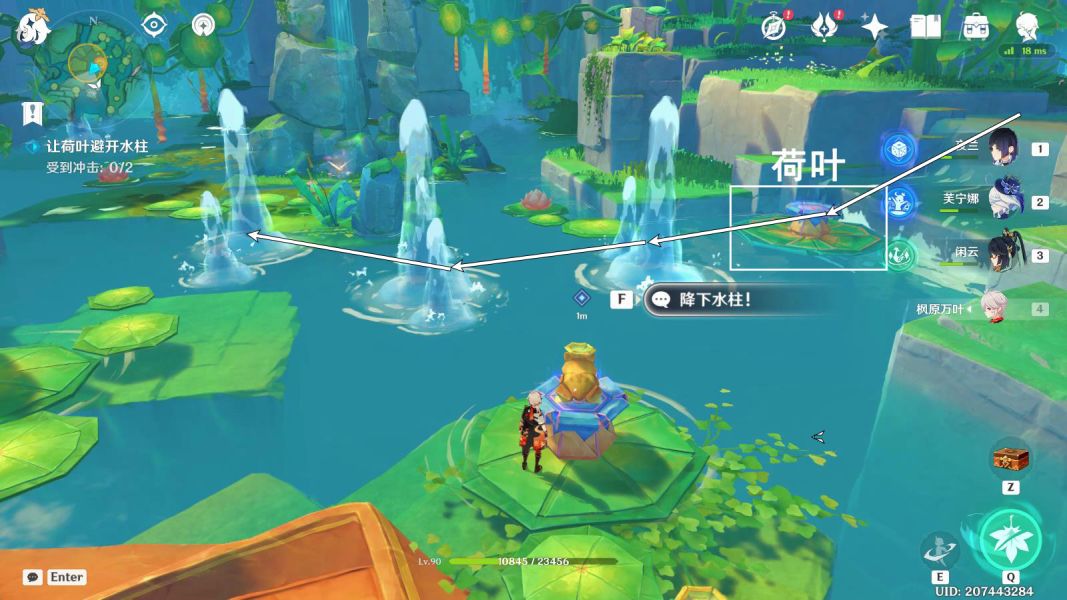Image resolution: width=1067 pixels, height=600 pixels.
Task: Switch to party member 闲云
Action: 1003,254
